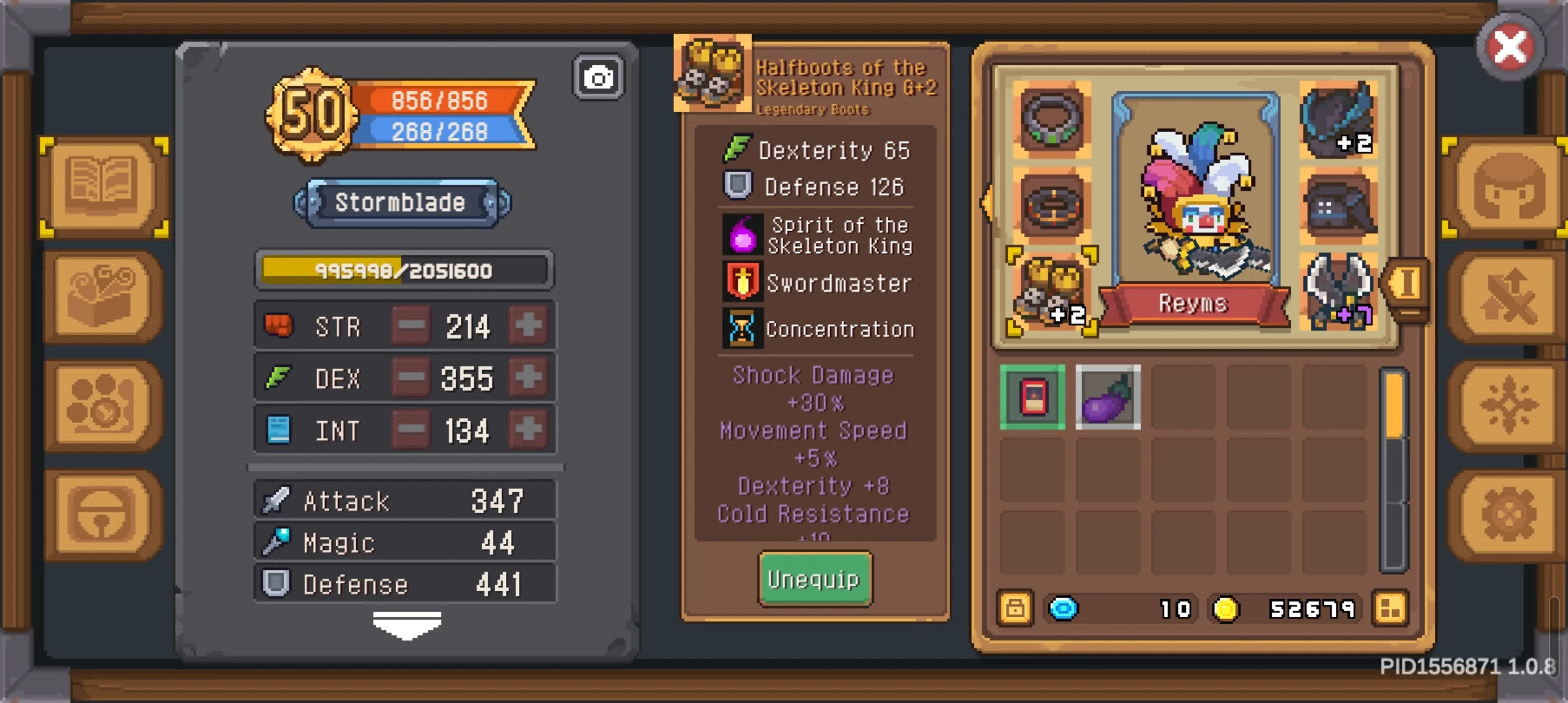This screenshot has height=703, width=1568.
Task: Open the settings gear icon
Action: (1509, 514)
